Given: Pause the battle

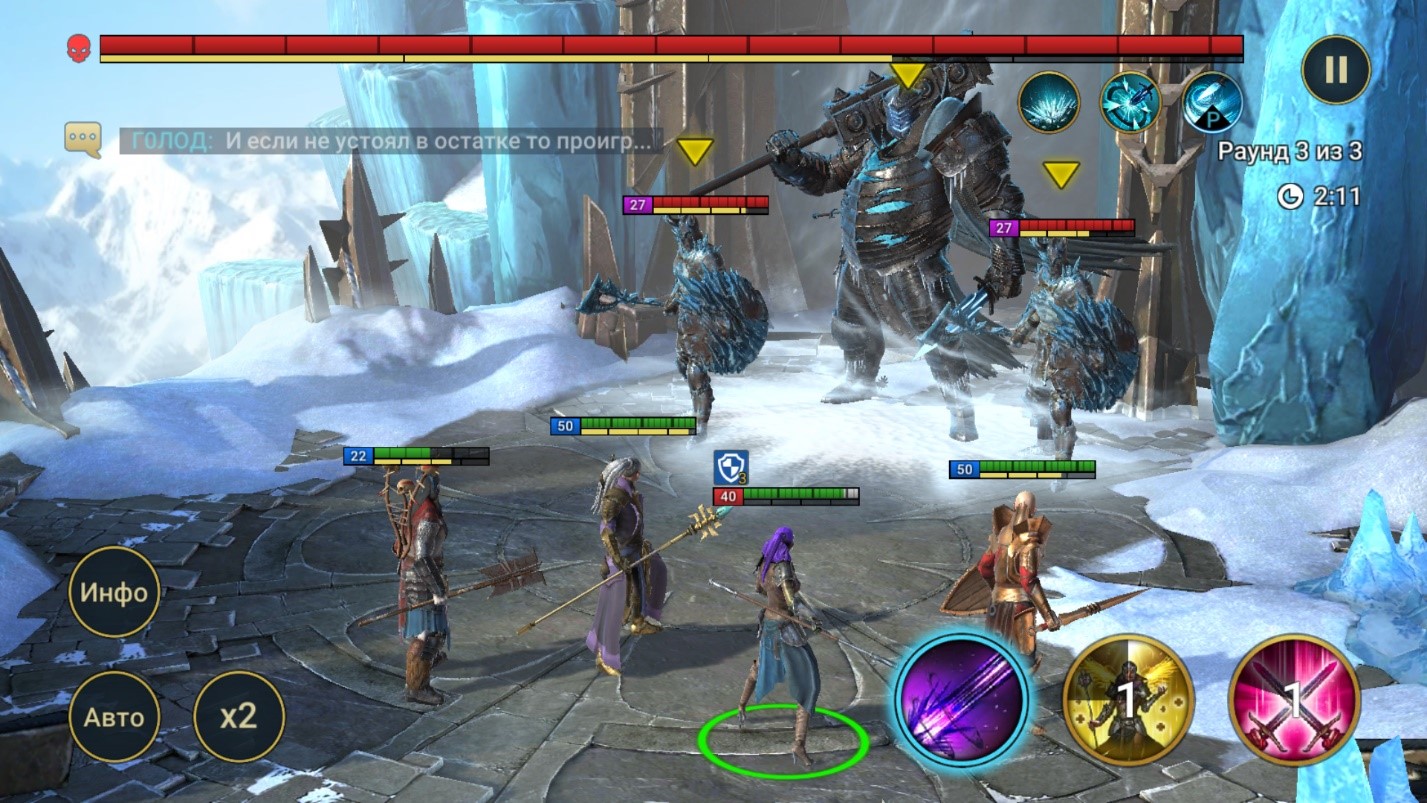Looking at the screenshot, I should click(x=1335, y=70).
